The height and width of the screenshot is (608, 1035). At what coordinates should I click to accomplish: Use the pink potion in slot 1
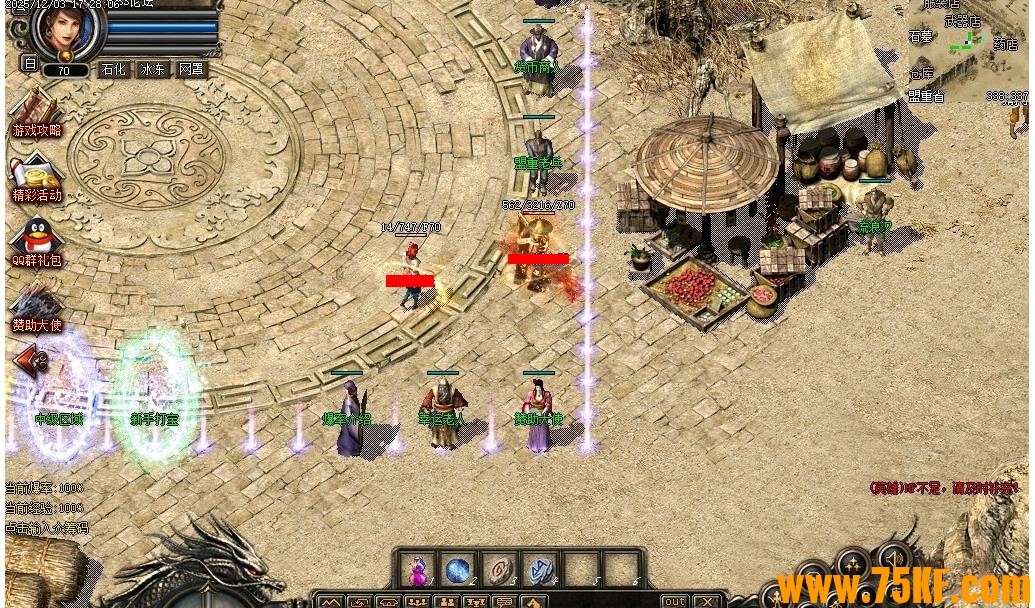click(x=417, y=570)
